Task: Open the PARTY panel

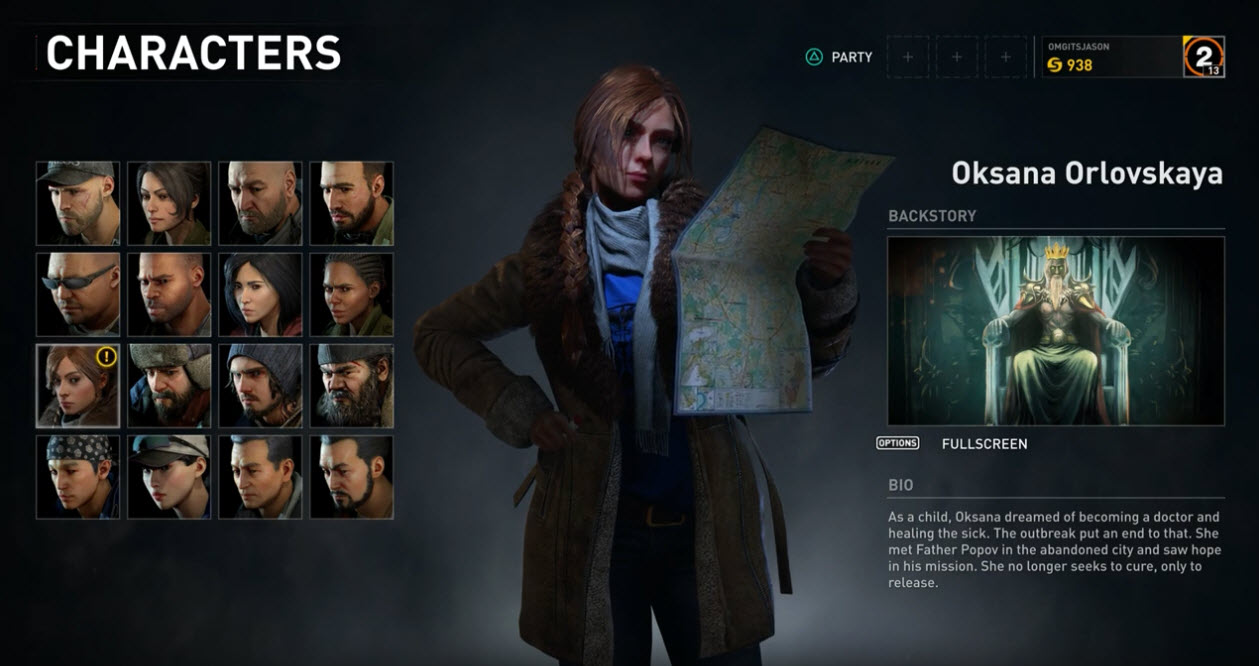Action: coord(839,57)
